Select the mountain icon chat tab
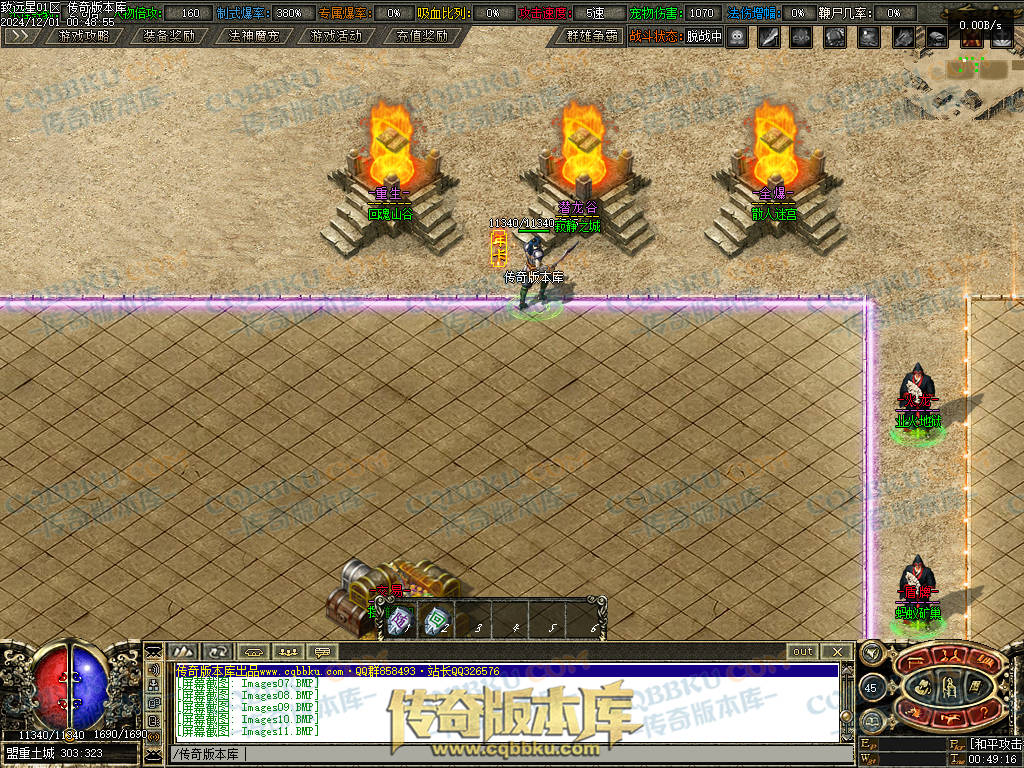This screenshot has height=768, width=1024. point(183,651)
